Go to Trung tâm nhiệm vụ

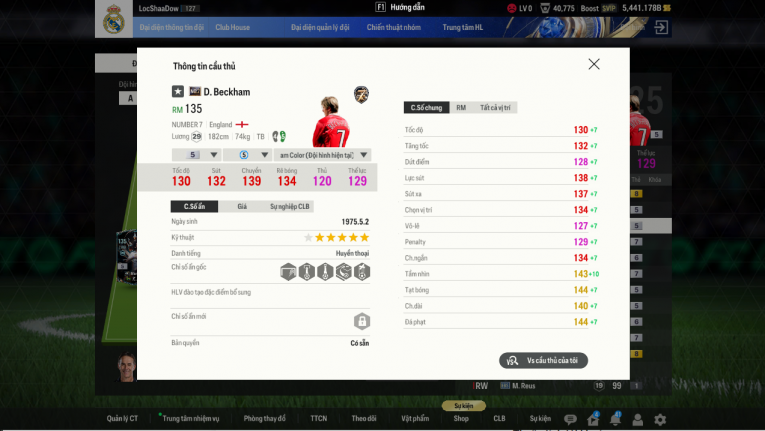click(191, 419)
